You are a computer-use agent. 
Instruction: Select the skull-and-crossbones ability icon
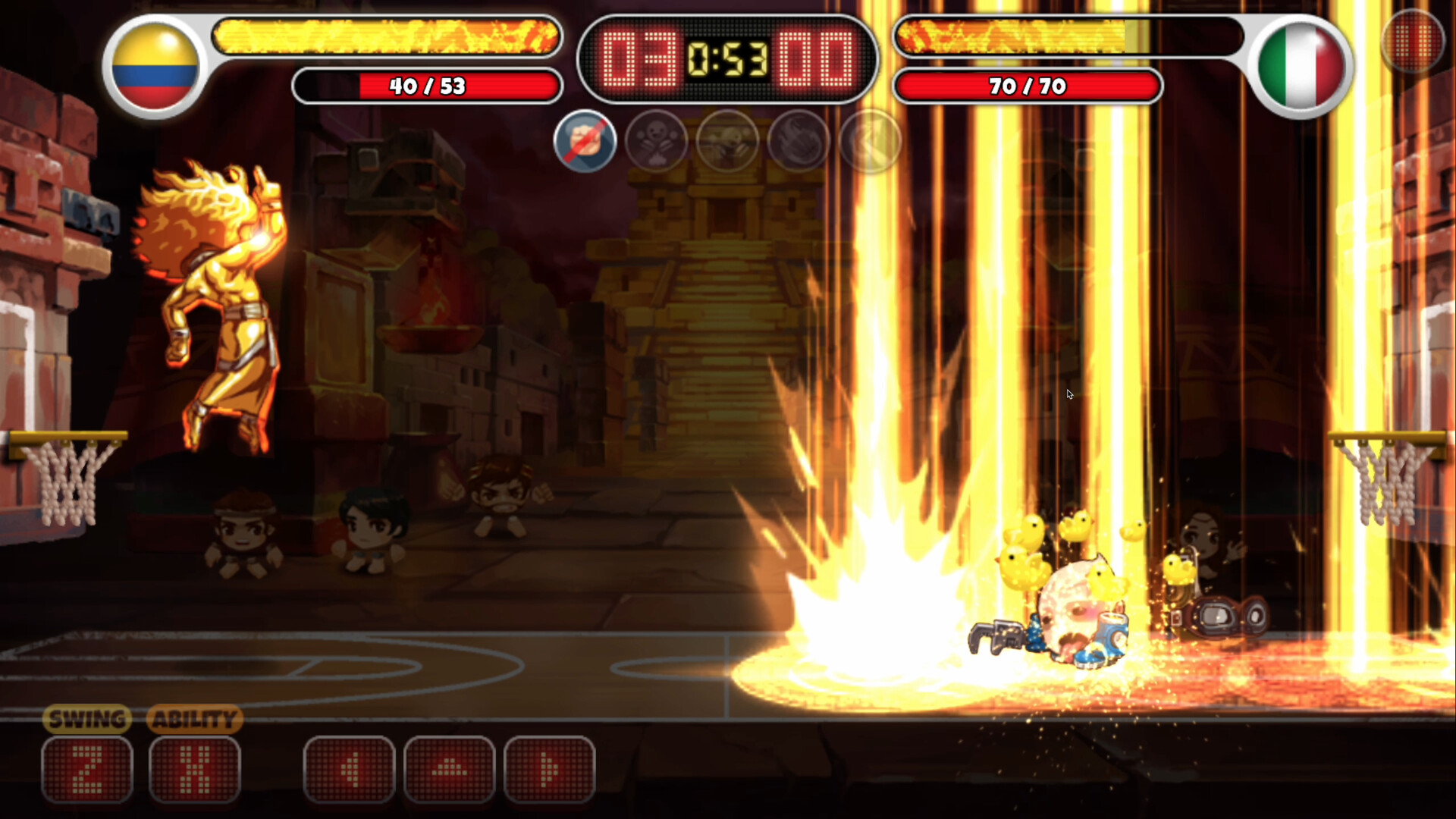(x=657, y=141)
